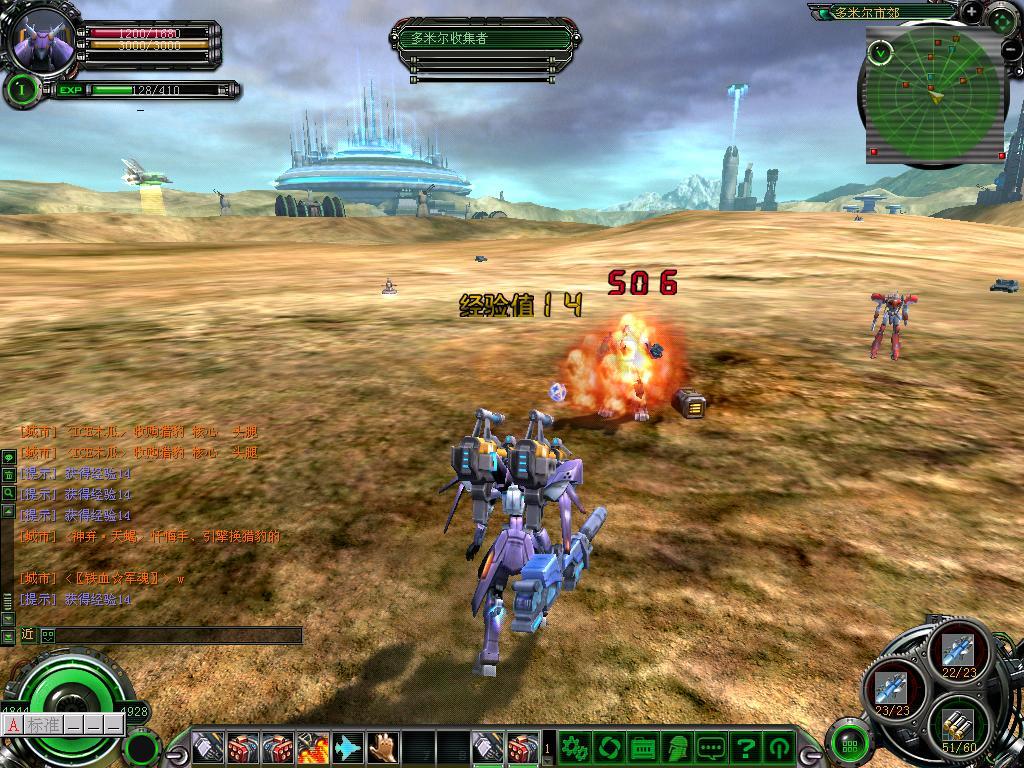Click the radar minimap
Viewport: 1024px width, 768px height.
[x=935, y=98]
